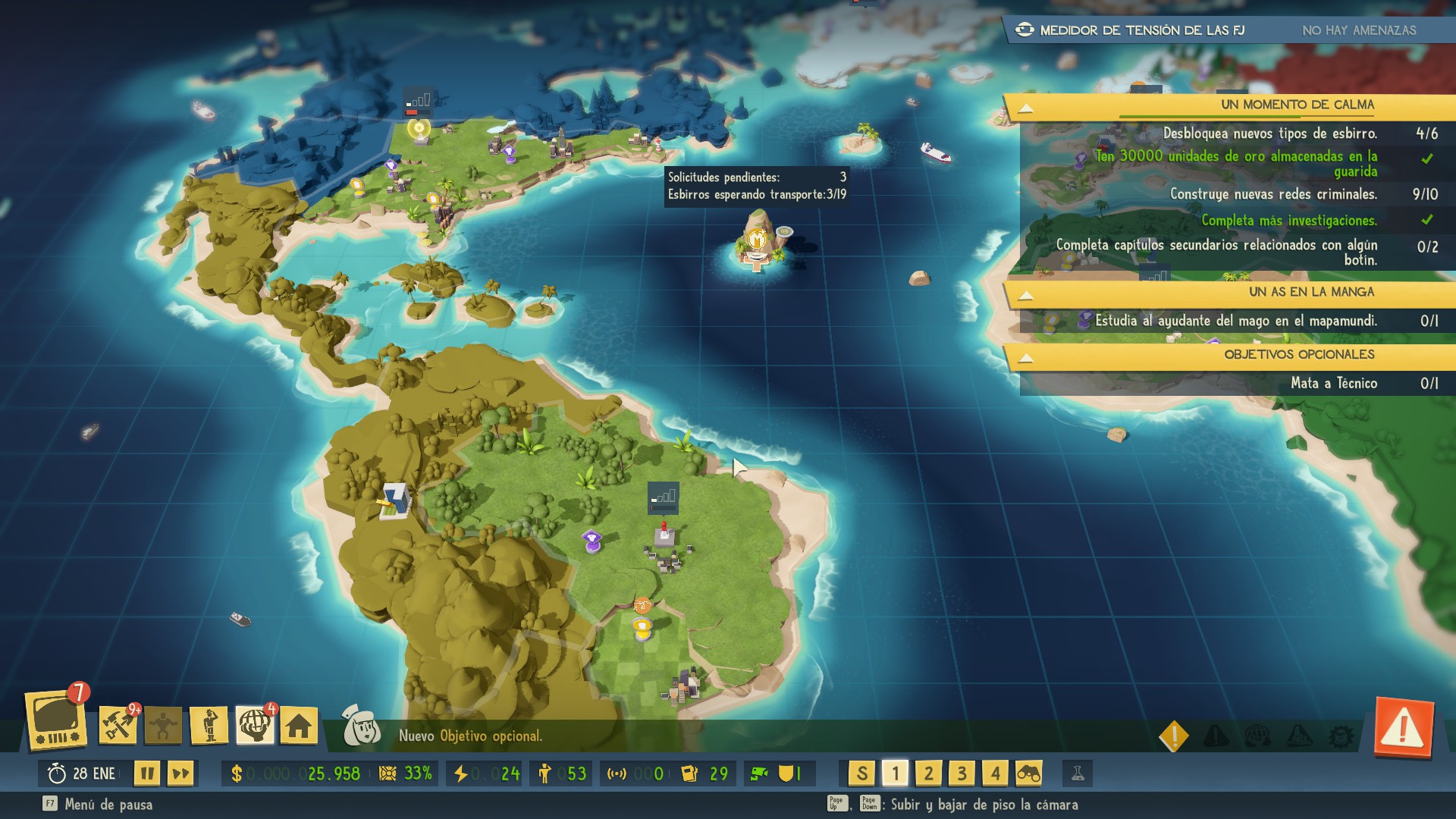Click the Mata a Técnico objective

(x=1335, y=384)
